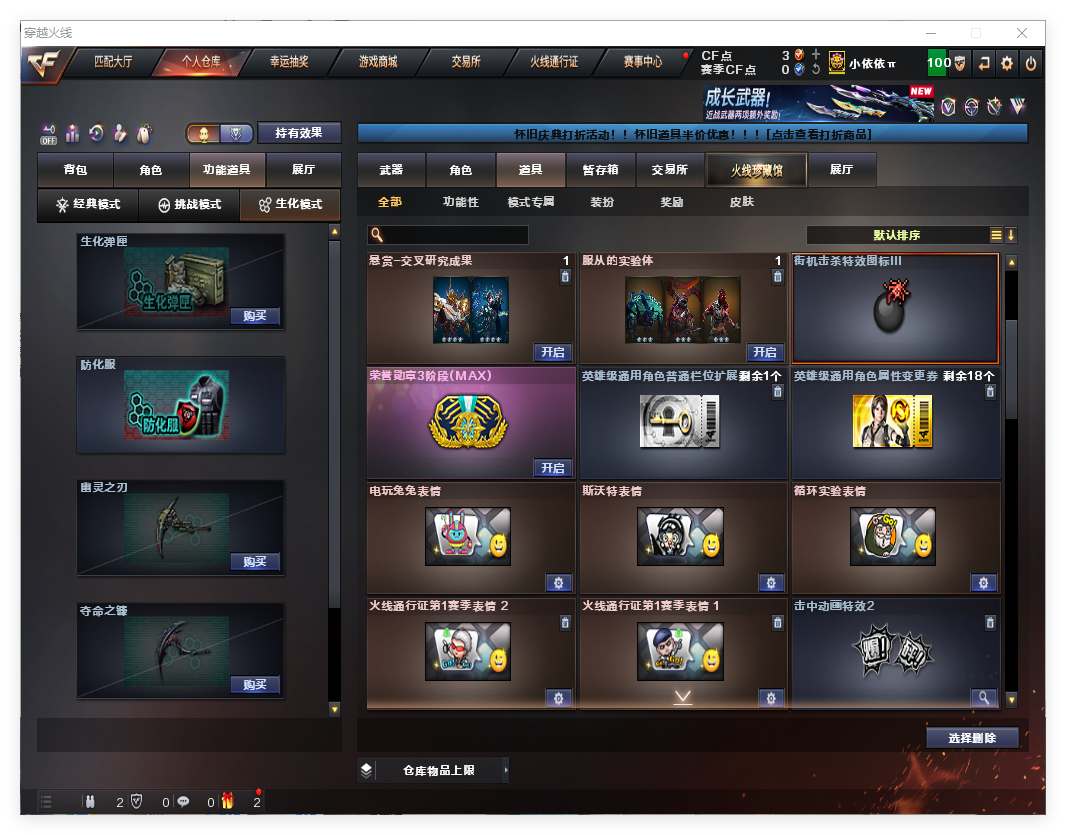Switch to the 武器 weapons tab
The image size is (1066, 835).
[391, 170]
